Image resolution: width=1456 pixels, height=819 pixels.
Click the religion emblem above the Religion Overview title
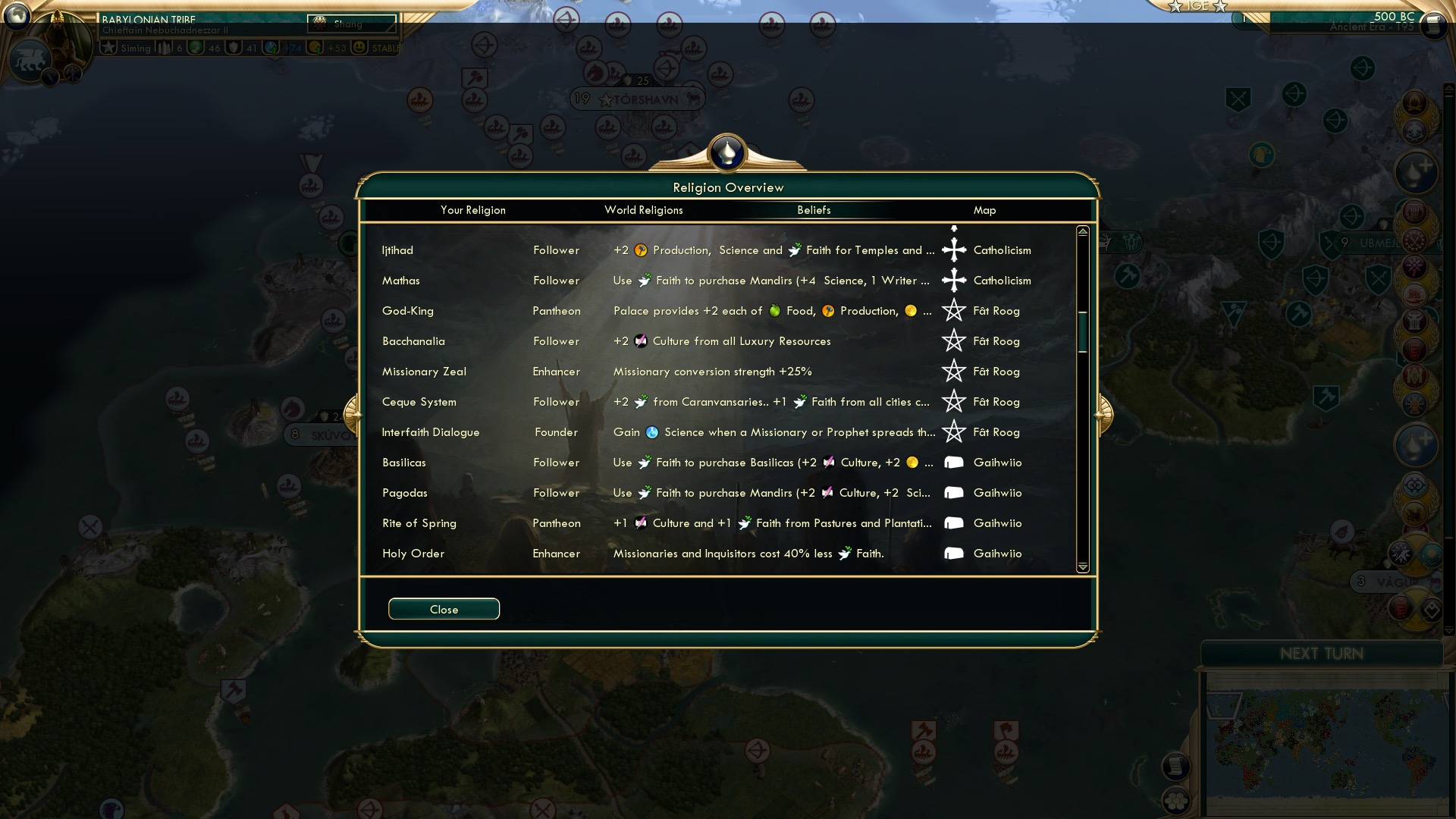727,151
